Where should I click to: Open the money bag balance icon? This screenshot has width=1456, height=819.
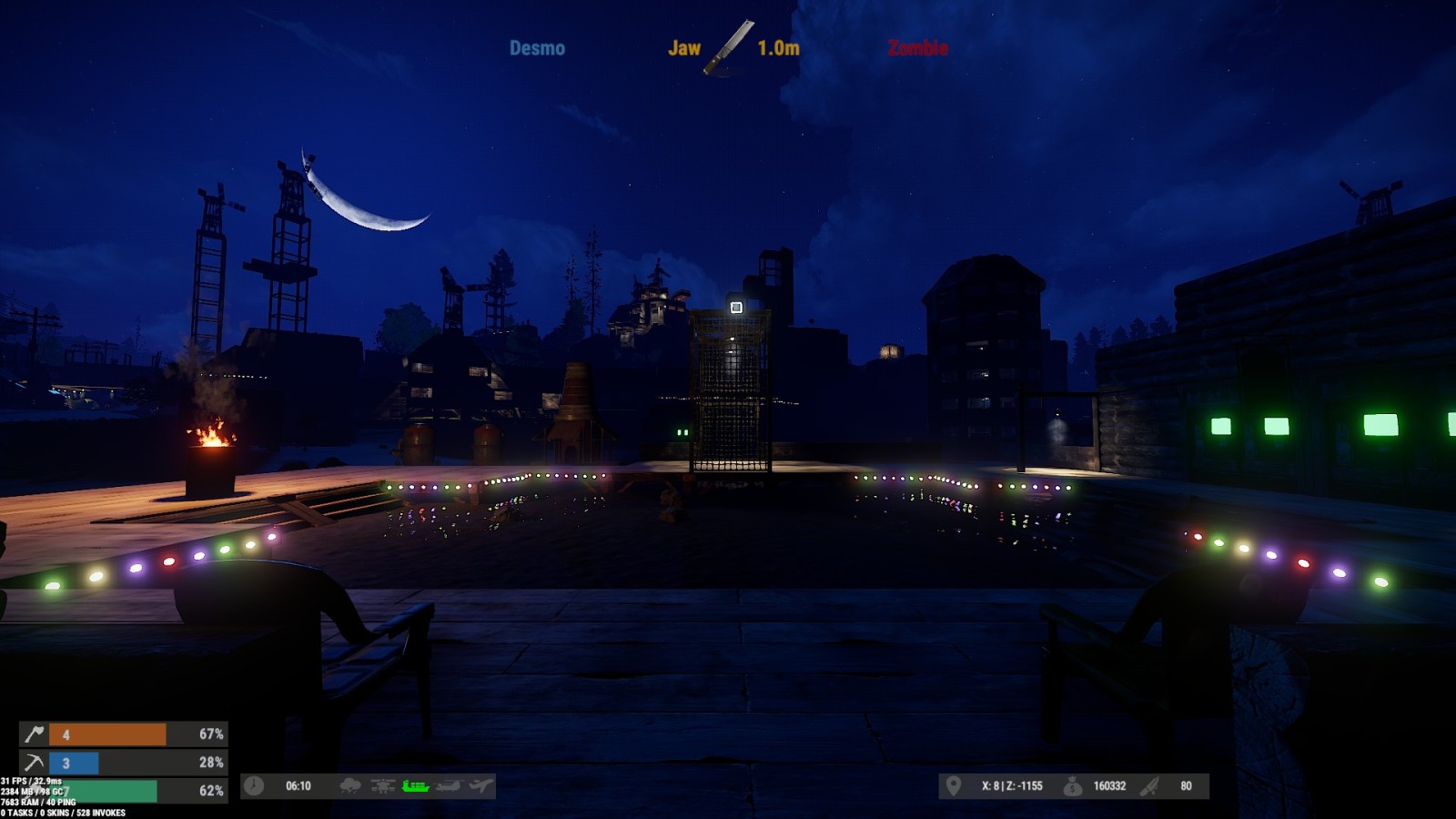[1073, 786]
